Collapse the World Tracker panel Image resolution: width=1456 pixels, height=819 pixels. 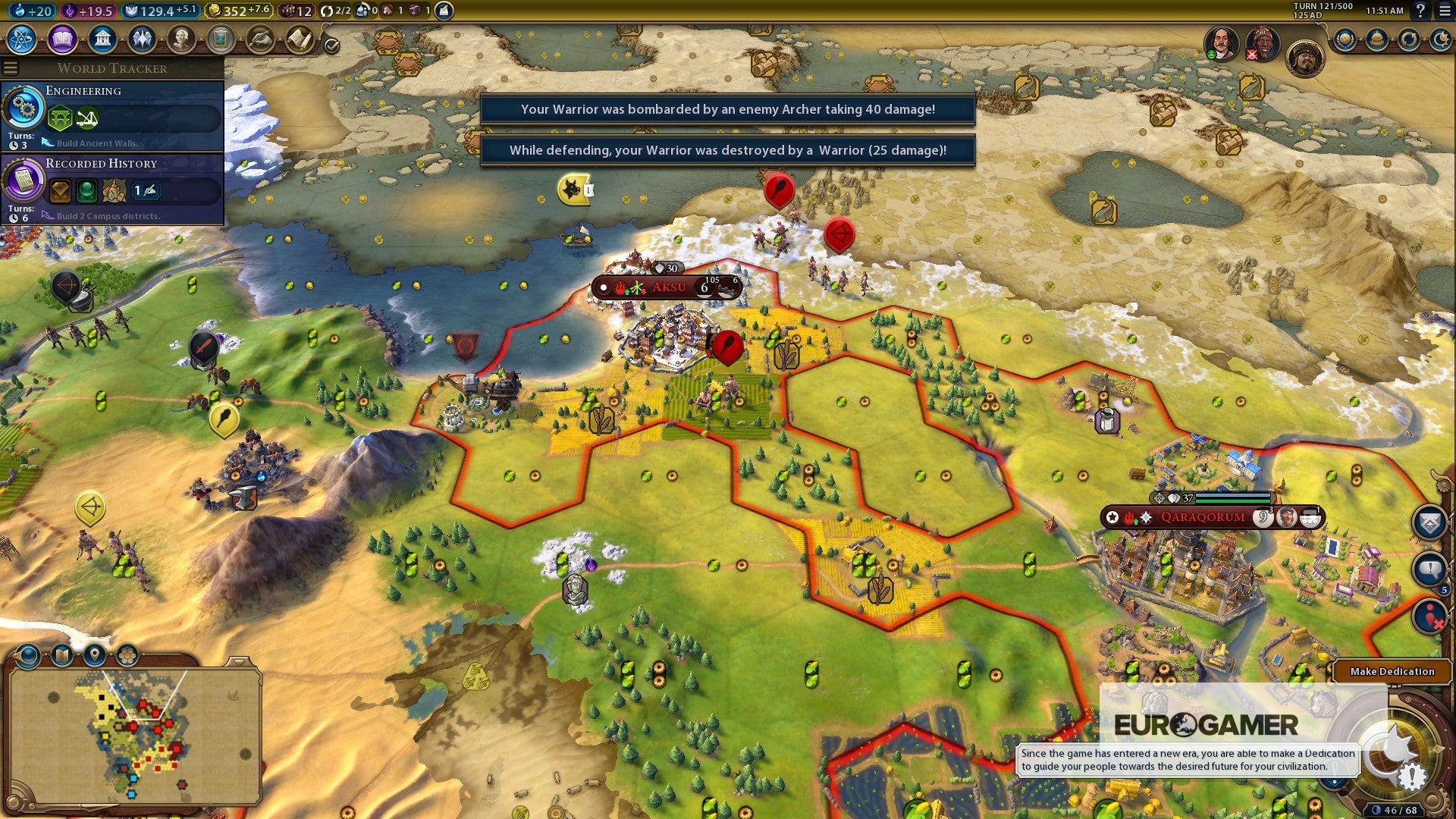[x=11, y=67]
